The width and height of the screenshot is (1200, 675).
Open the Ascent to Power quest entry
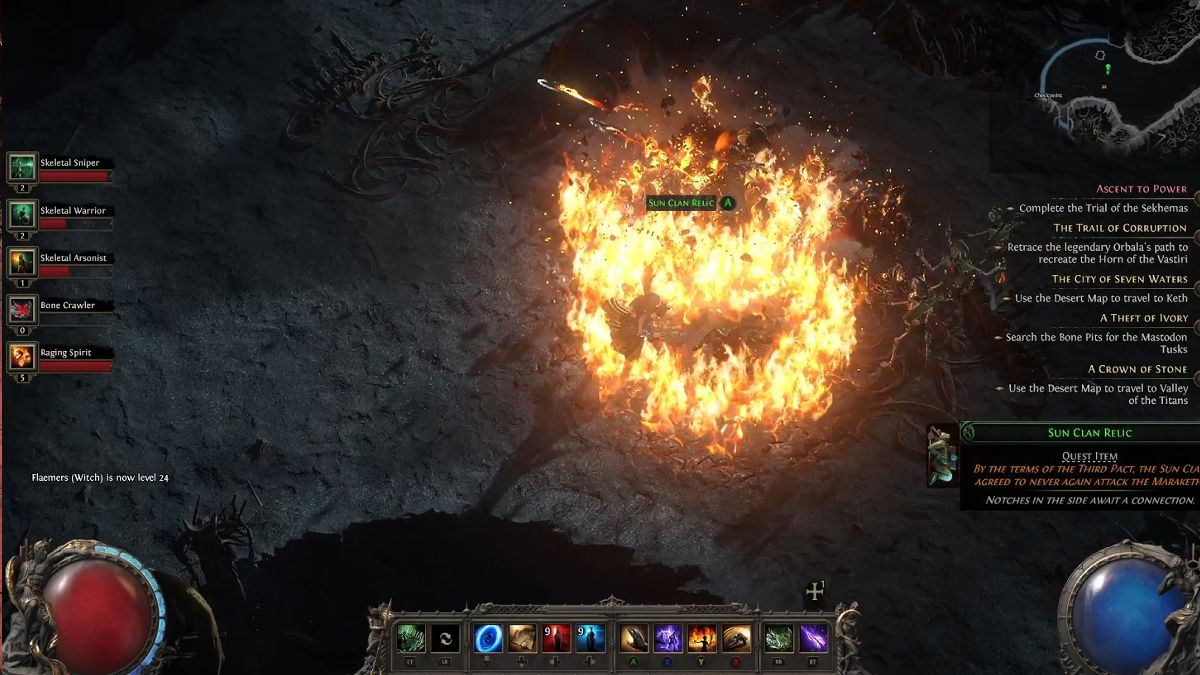[x=1141, y=189]
